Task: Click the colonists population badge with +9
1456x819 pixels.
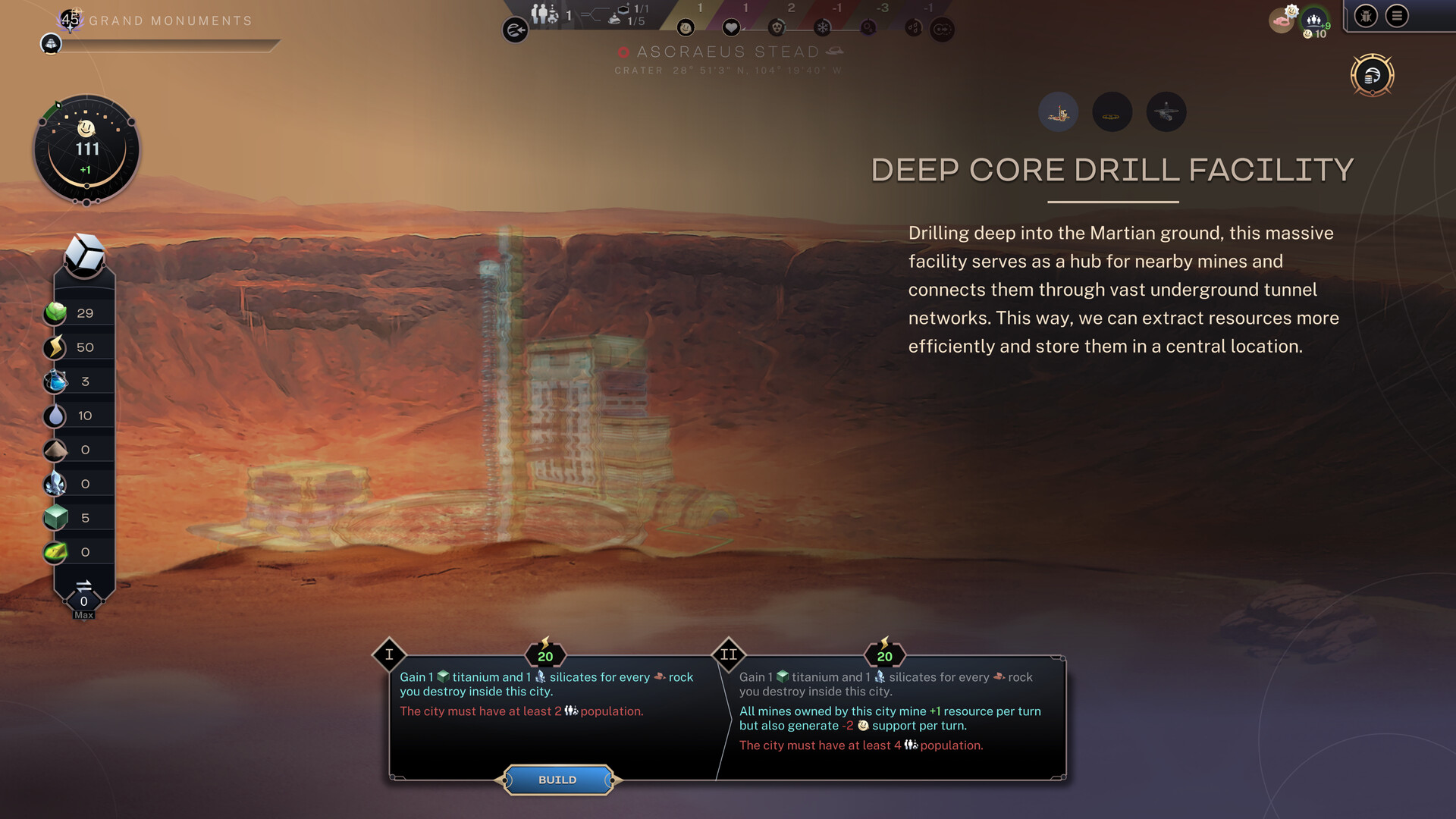Action: [1315, 20]
